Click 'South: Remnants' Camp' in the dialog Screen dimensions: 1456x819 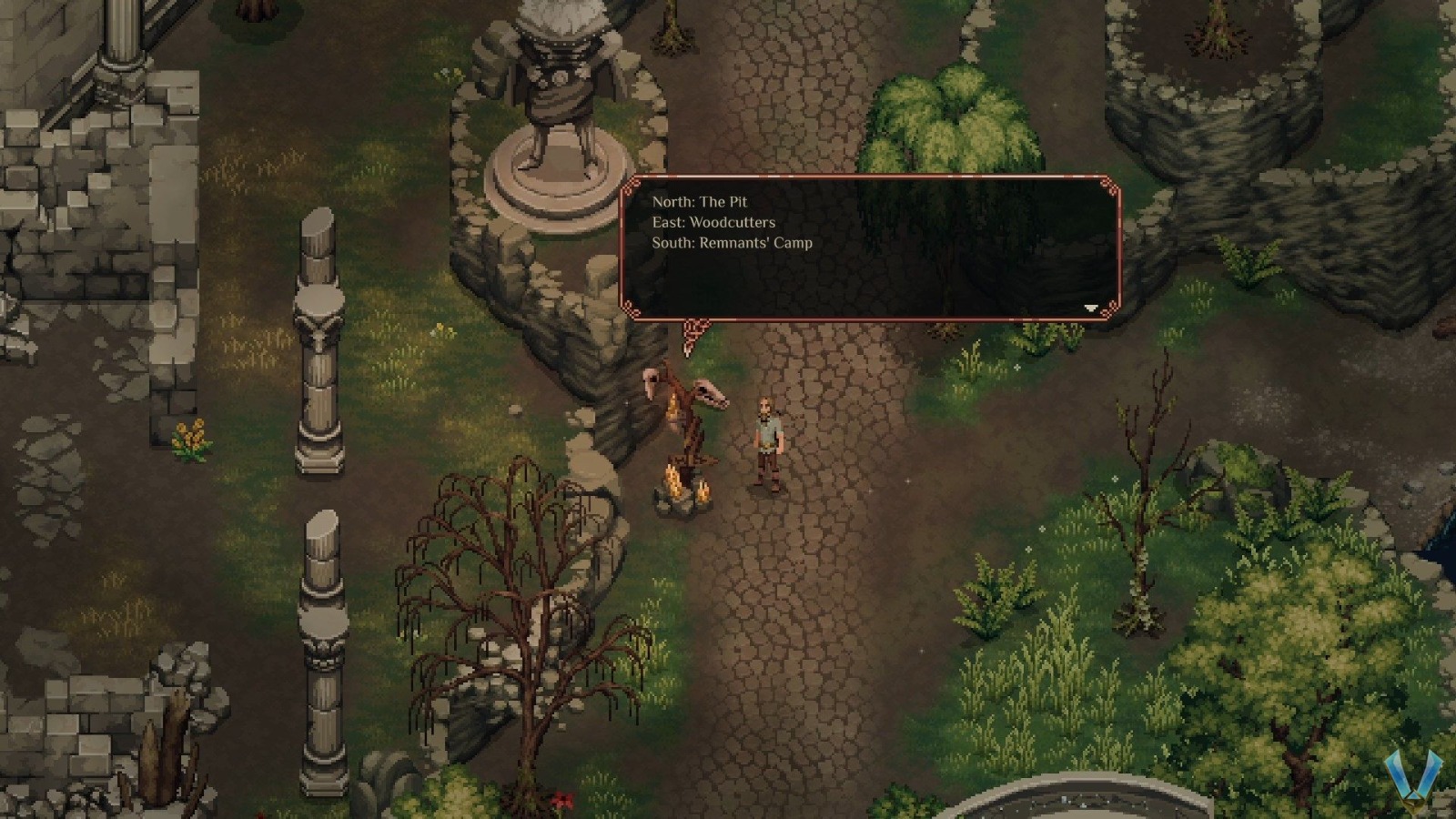click(734, 243)
